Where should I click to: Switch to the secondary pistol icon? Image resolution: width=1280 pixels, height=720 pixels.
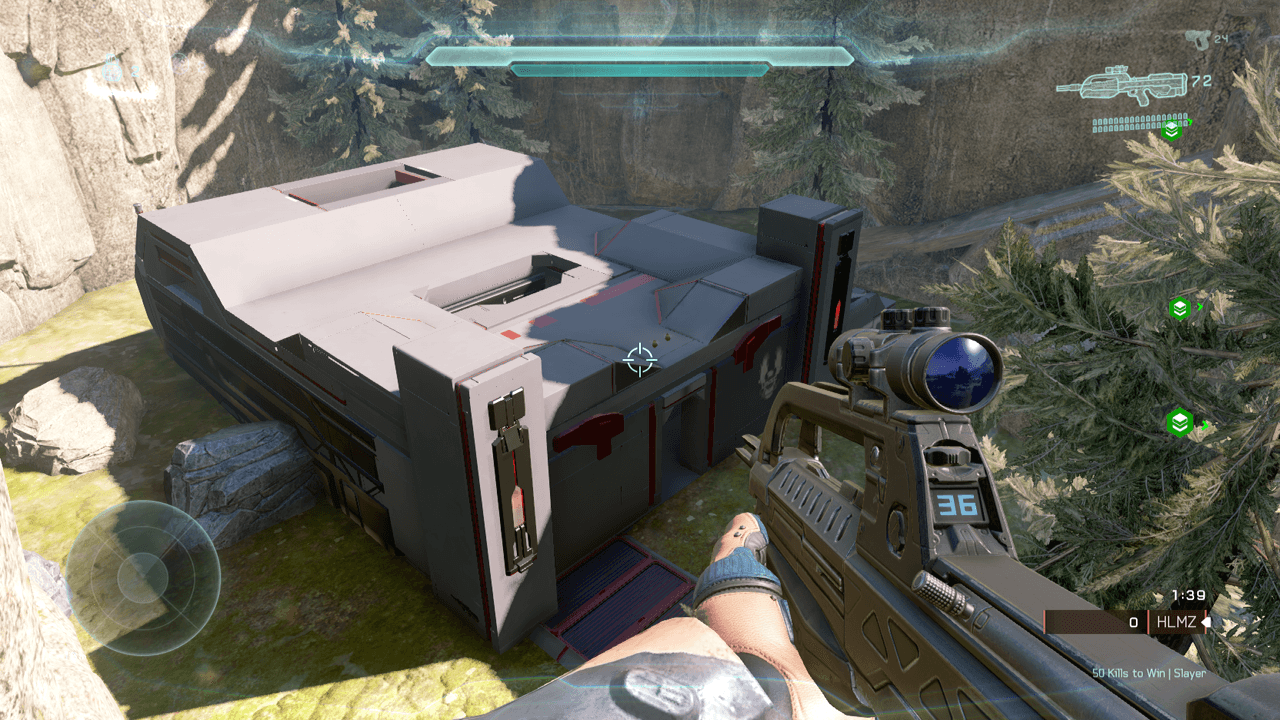(1195, 38)
